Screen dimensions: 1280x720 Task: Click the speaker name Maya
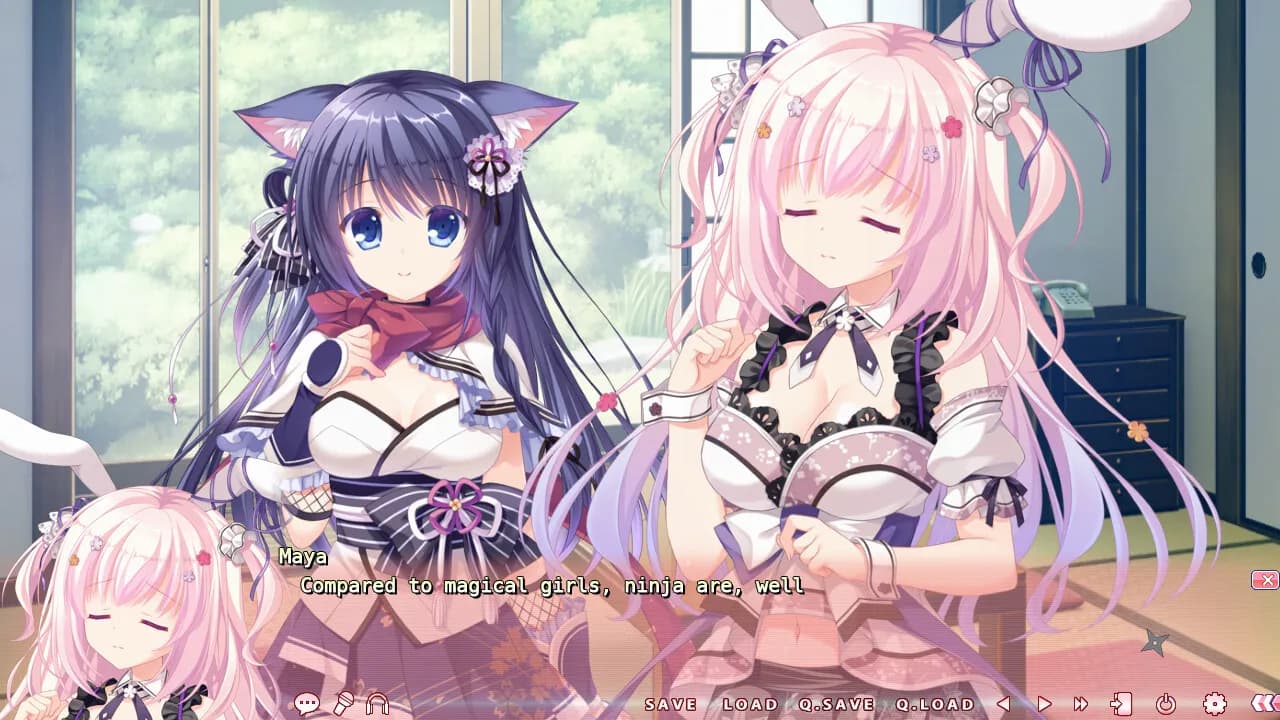click(x=304, y=557)
